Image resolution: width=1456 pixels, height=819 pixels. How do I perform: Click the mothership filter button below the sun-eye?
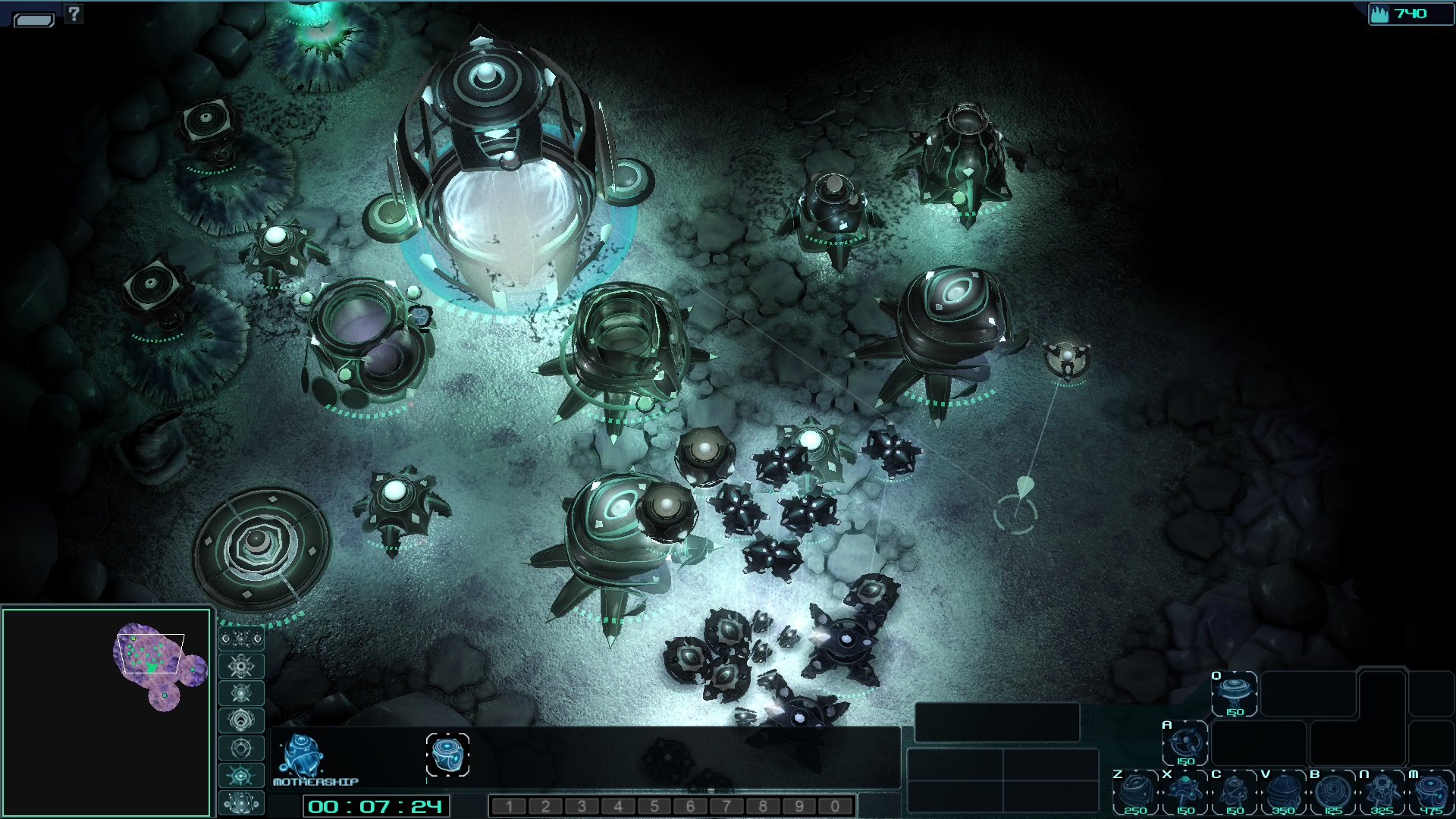(x=241, y=802)
